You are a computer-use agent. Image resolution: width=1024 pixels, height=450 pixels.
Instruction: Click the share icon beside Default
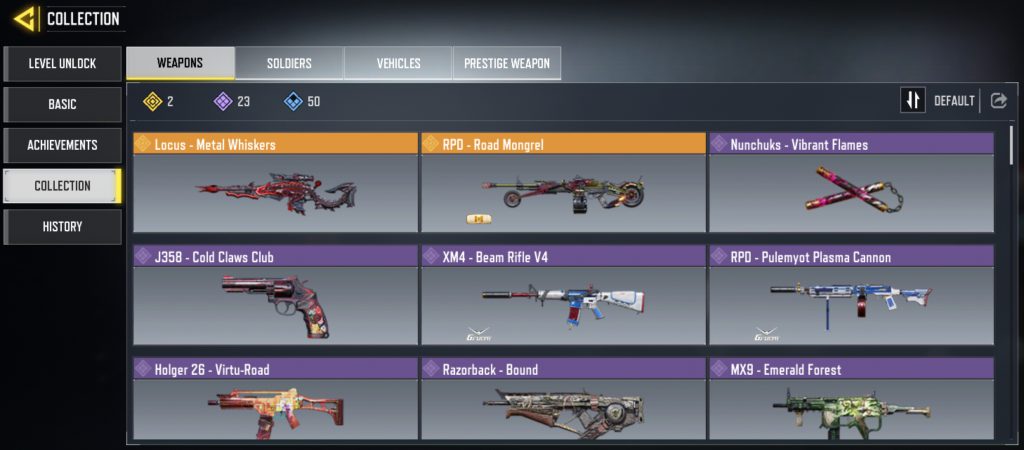(998, 100)
